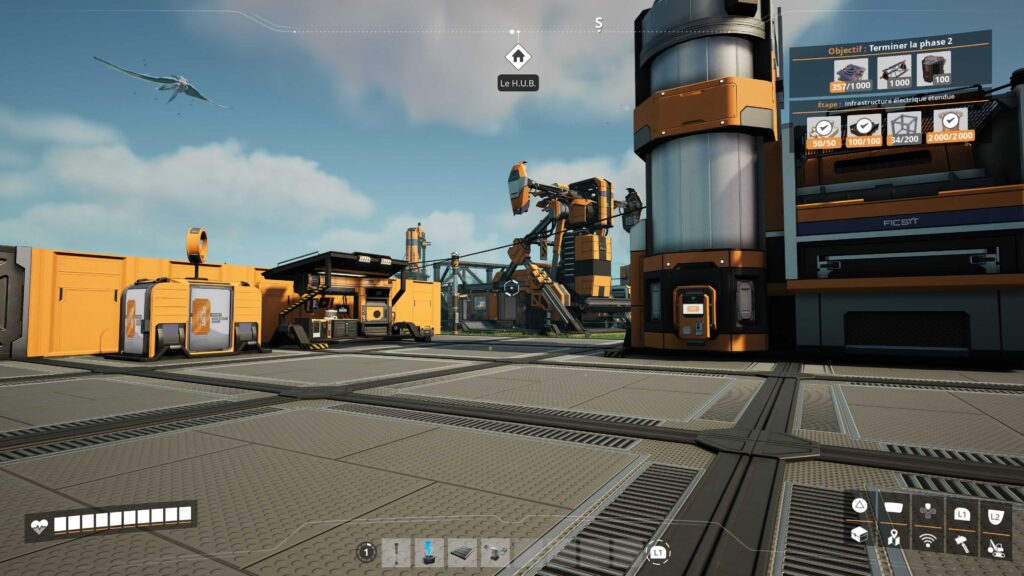Select the power pole hotbar slot
This screenshot has height=576, width=1024.
(399, 551)
